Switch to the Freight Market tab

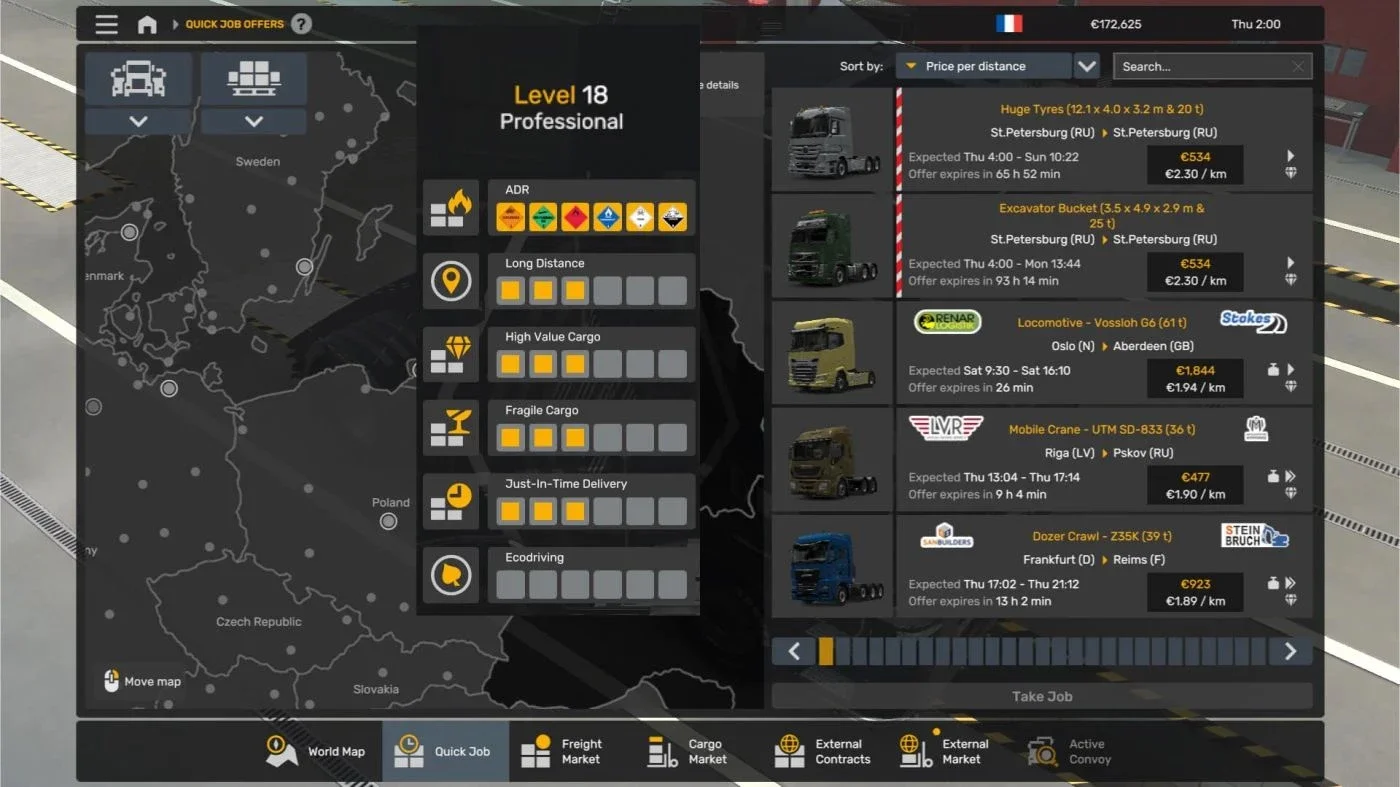click(565, 750)
